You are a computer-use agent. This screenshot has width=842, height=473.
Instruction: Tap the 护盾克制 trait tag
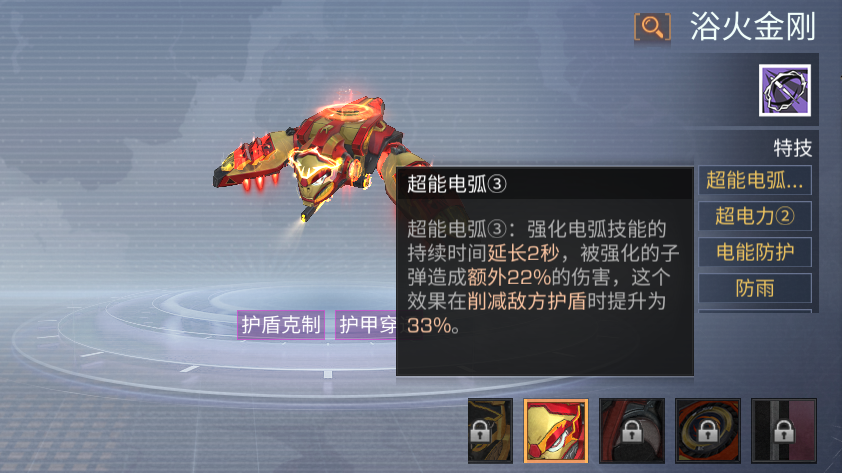[281, 324]
